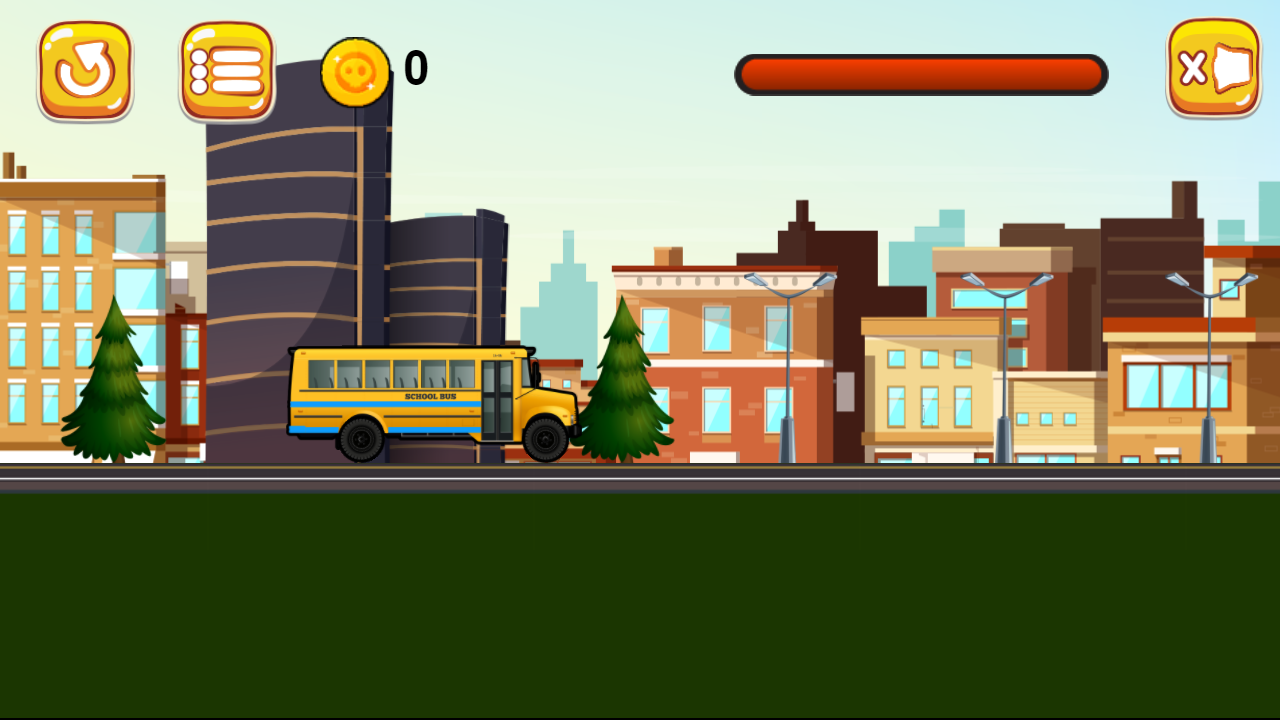Open the level select list icon
This screenshot has height=720, width=1280.
click(x=225, y=68)
